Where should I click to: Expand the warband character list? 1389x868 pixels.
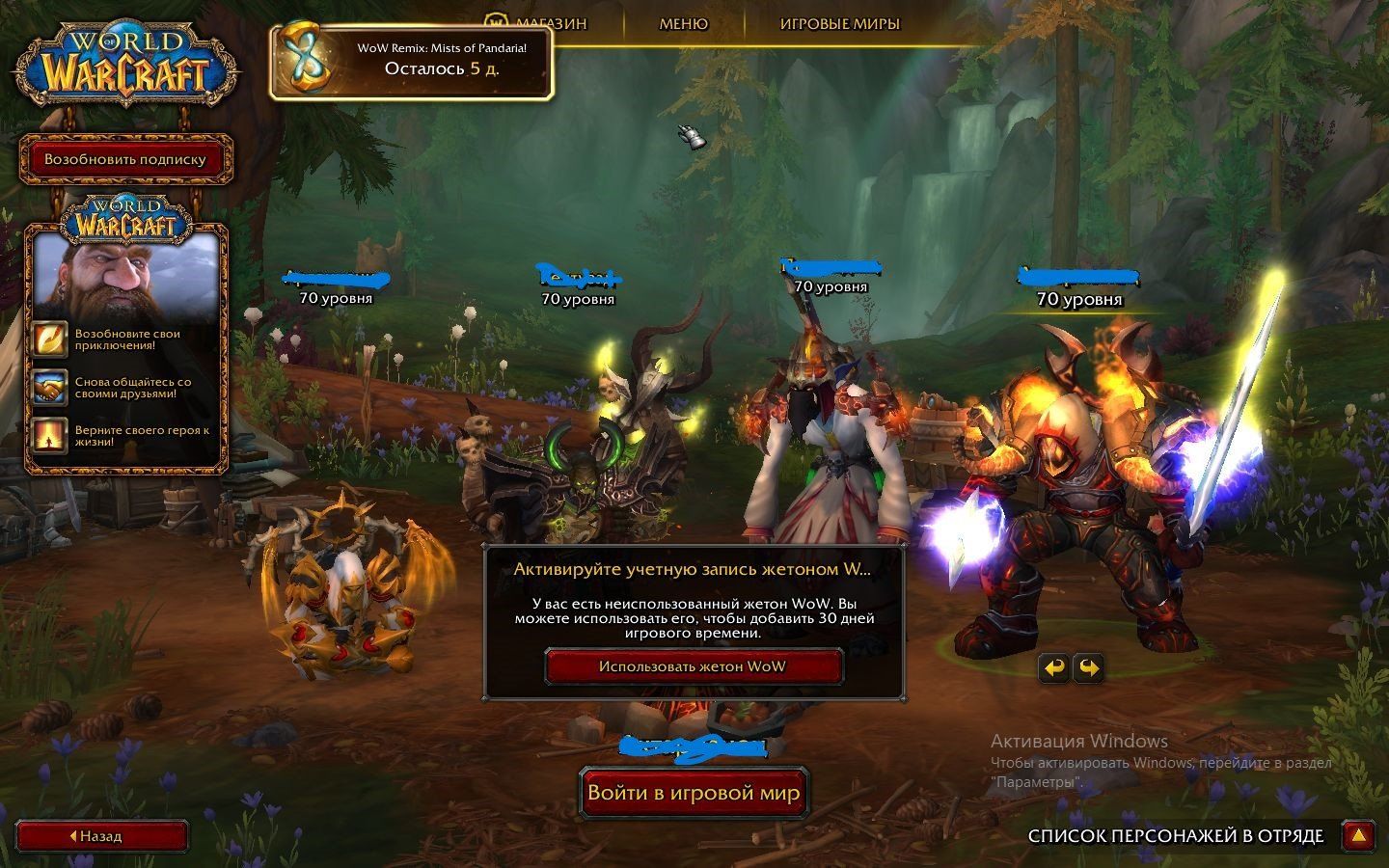[x=1358, y=836]
